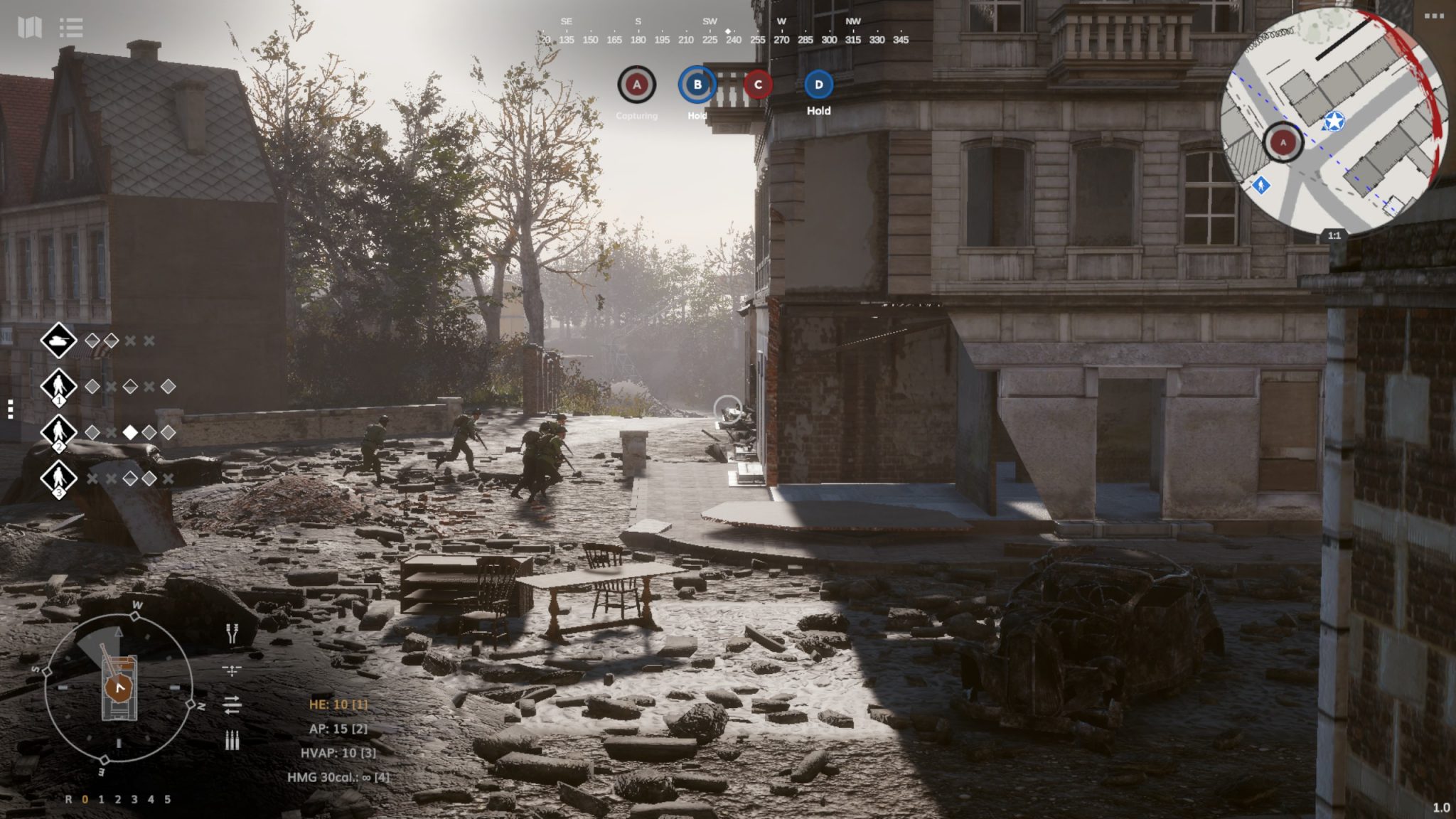Open the folded map icon
Screen dimensions: 1456x819
click(x=29, y=28)
